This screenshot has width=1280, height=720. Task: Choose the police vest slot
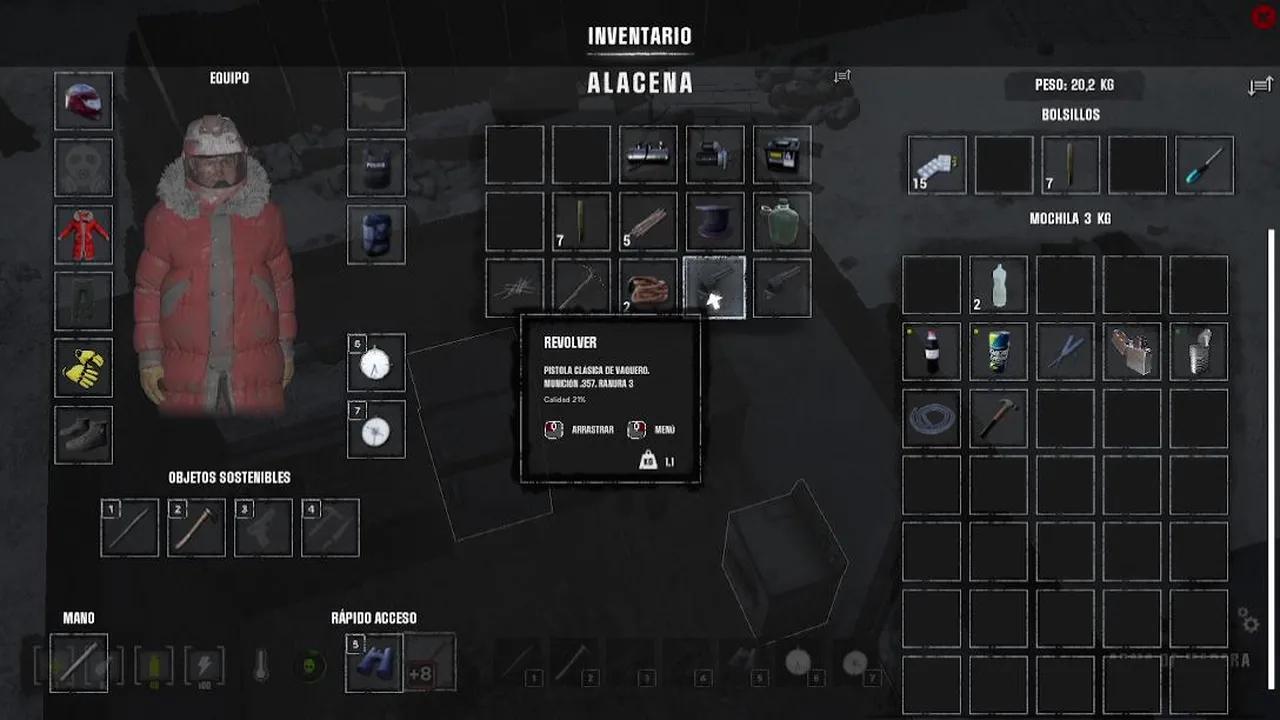point(376,168)
